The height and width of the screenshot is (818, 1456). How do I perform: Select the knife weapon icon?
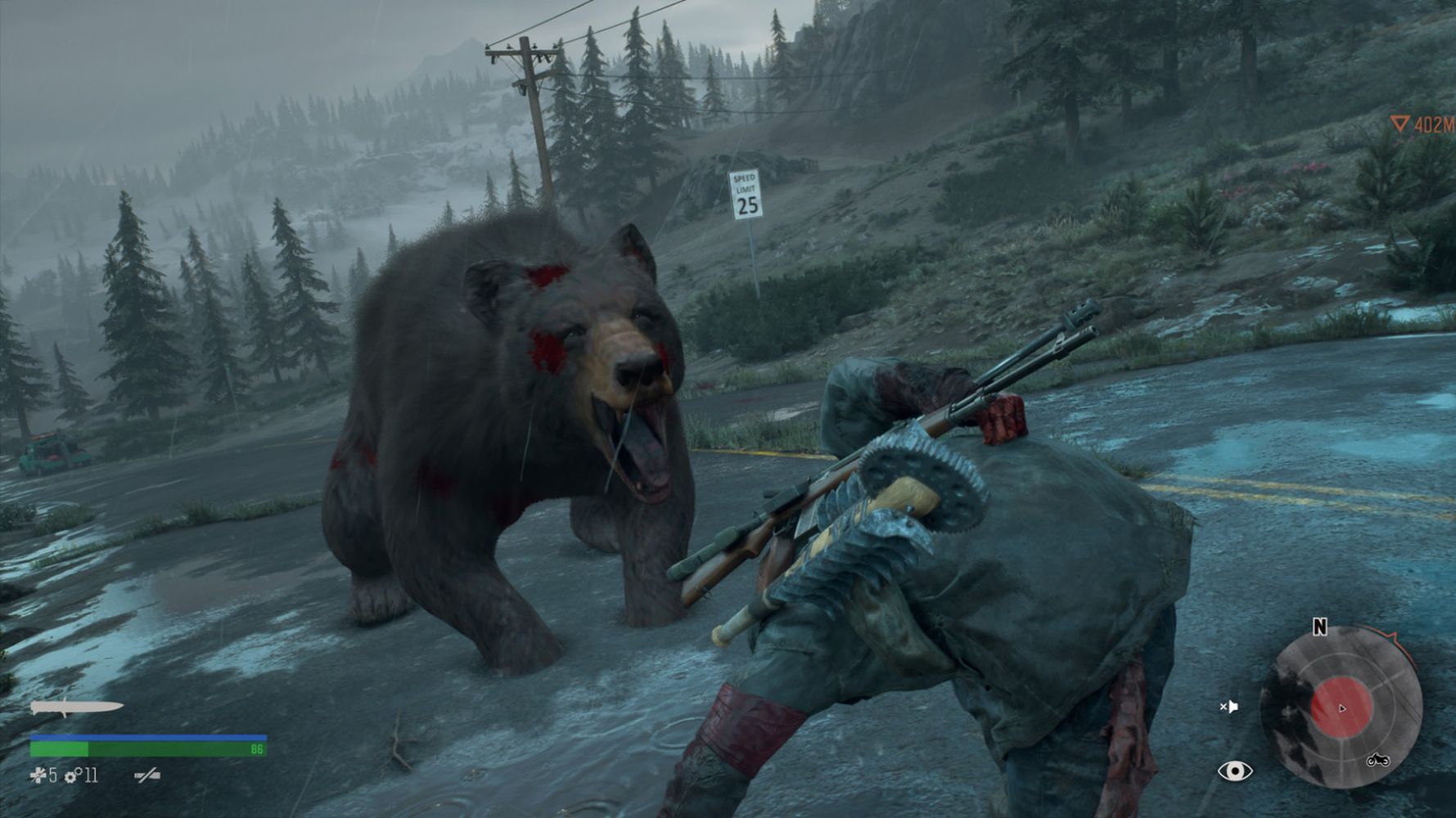click(x=76, y=707)
